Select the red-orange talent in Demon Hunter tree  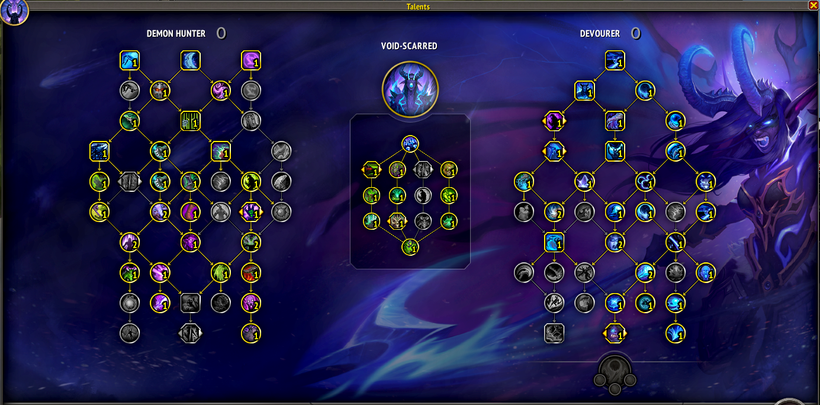pyautogui.click(x=251, y=271)
